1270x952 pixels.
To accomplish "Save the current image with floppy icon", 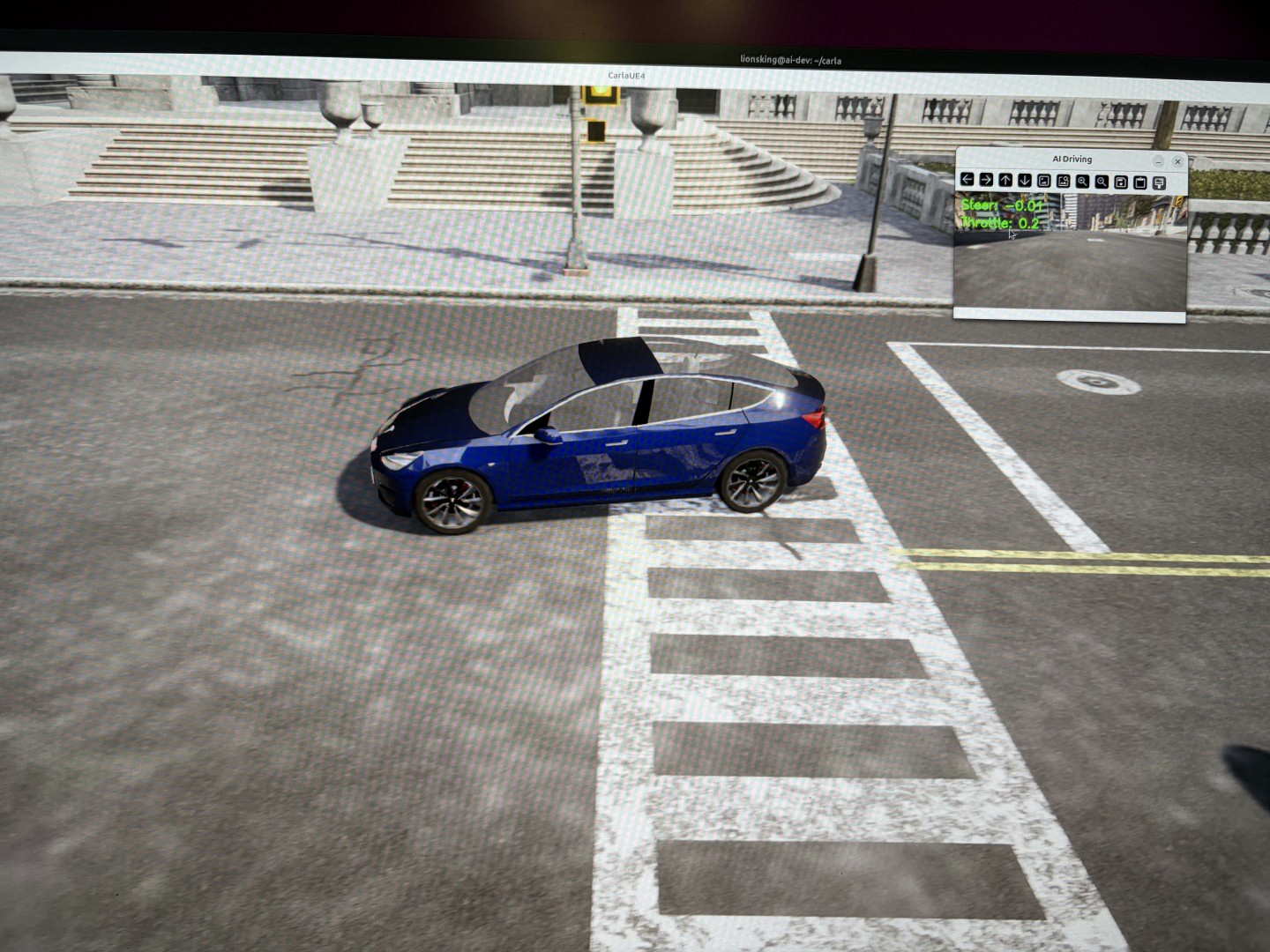I will point(1121,182).
